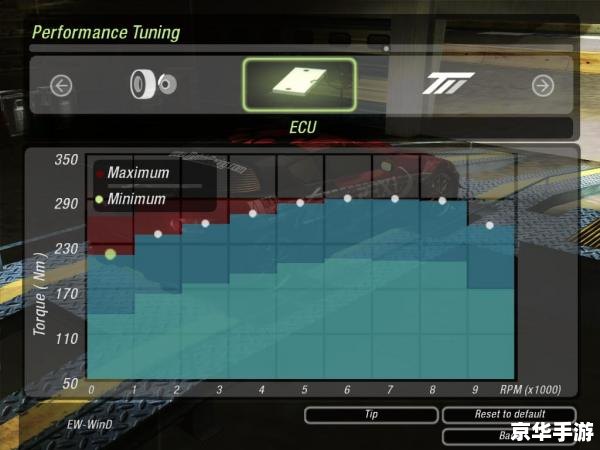600x450 pixels.
Task: Select the green torque point at 0 RPM
Action: [x=110, y=254]
